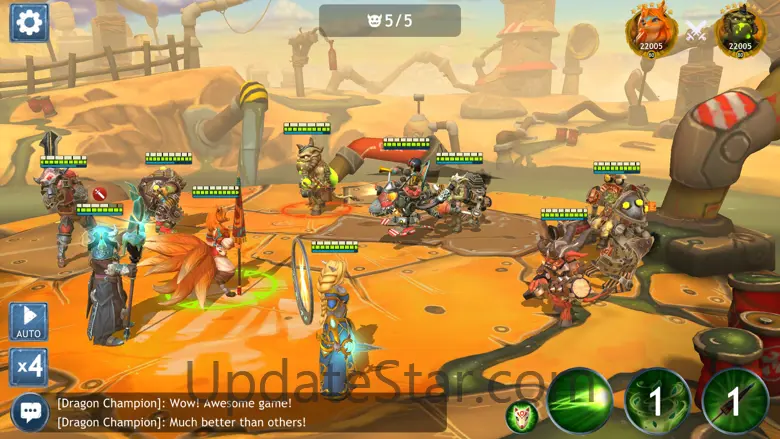The width and height of the screenshot is (780, 439).
Task: View the green orc hero portrait
Action: [741, 30]
